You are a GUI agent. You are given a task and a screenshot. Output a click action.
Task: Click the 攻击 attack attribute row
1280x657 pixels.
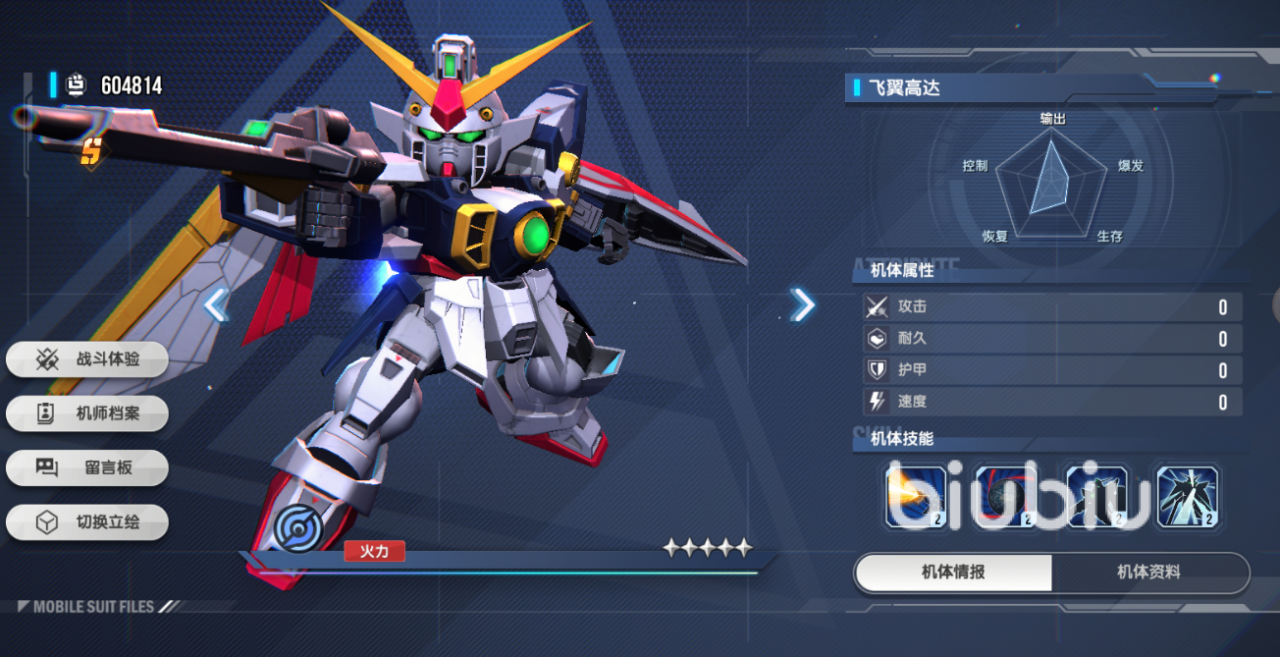[x=1052, y=307]
